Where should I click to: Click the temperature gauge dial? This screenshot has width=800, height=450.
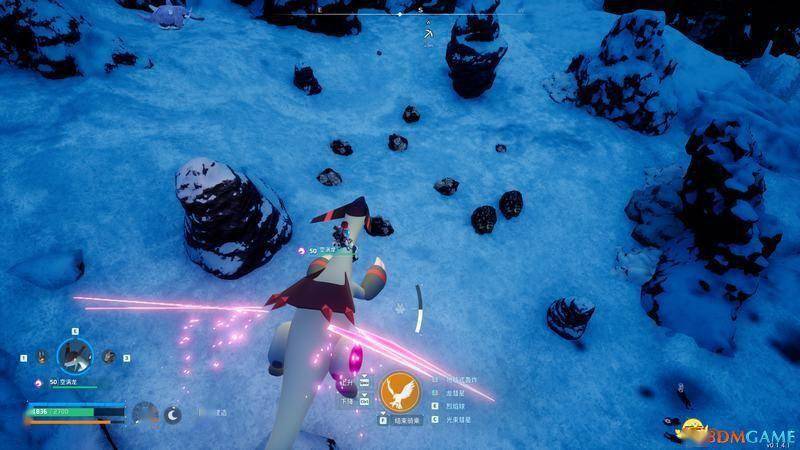[x=146, y=413]
